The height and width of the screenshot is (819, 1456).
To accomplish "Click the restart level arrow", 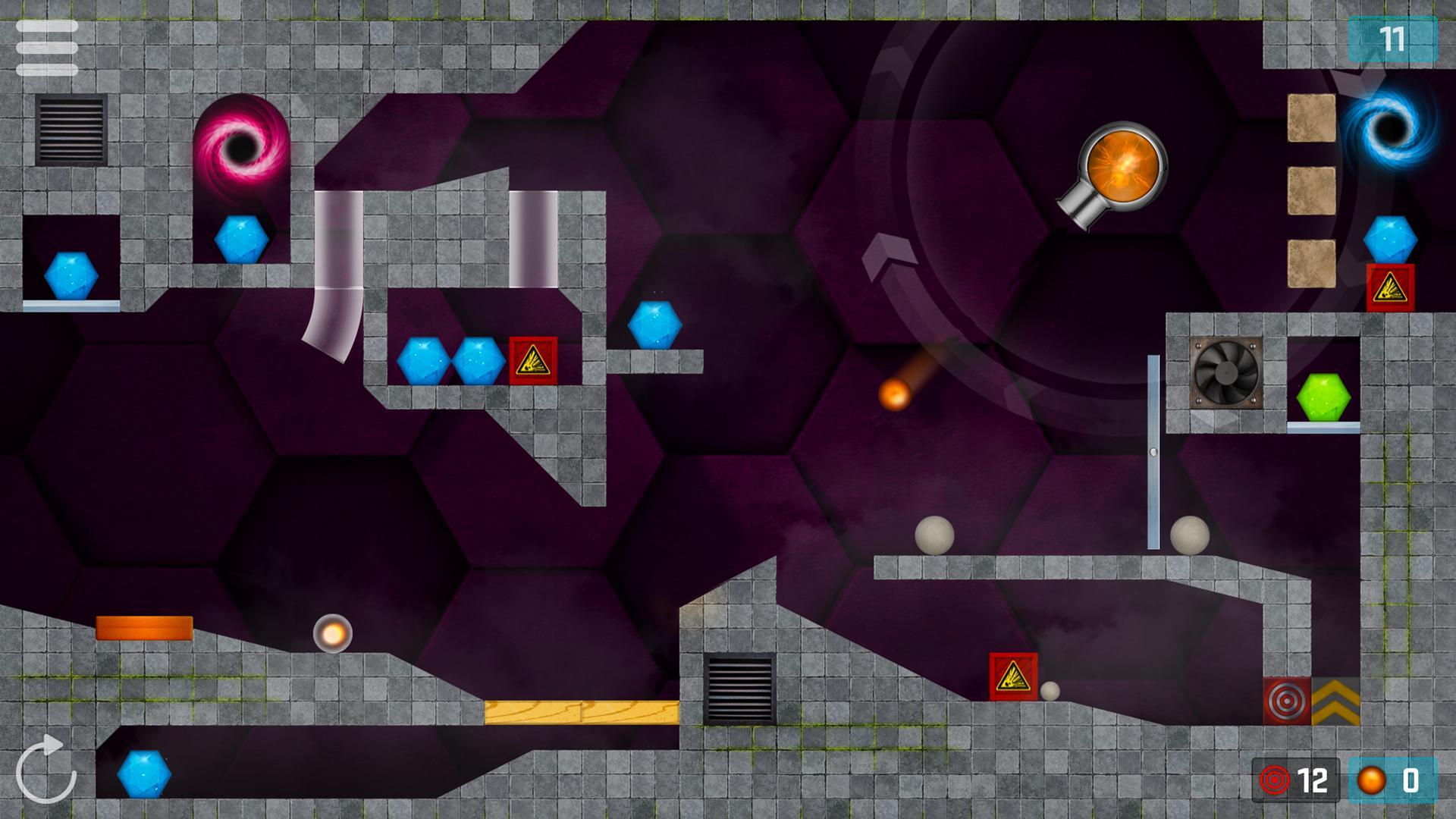I will 47,768.
